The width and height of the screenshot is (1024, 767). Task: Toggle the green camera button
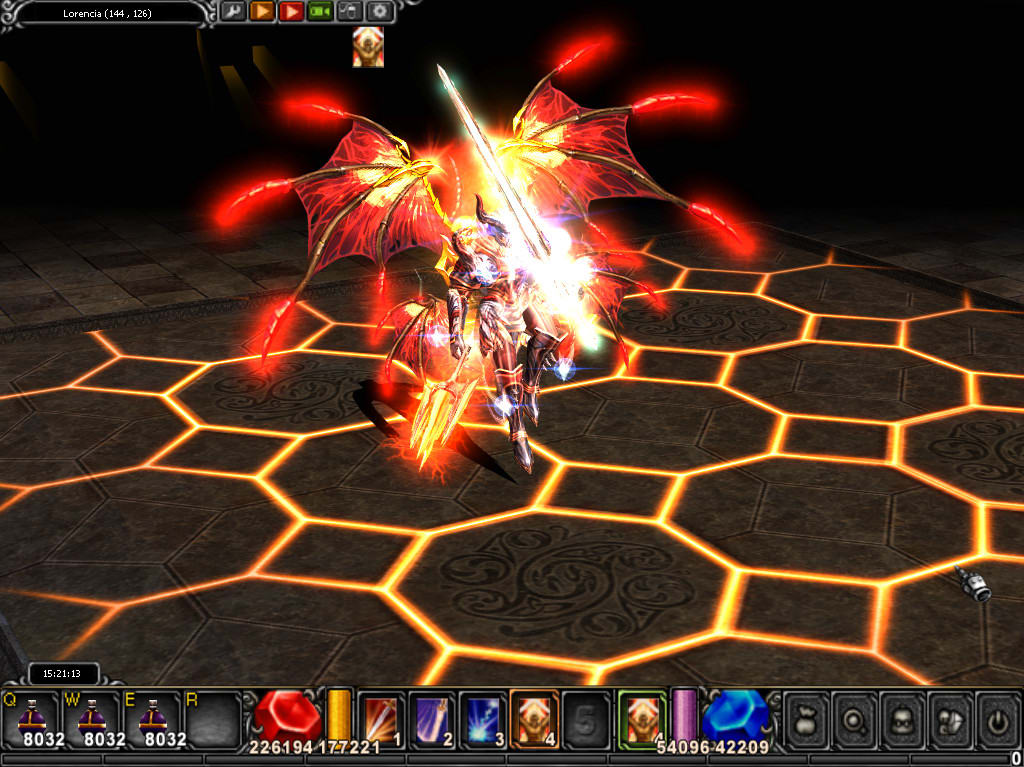pos(320,12)
